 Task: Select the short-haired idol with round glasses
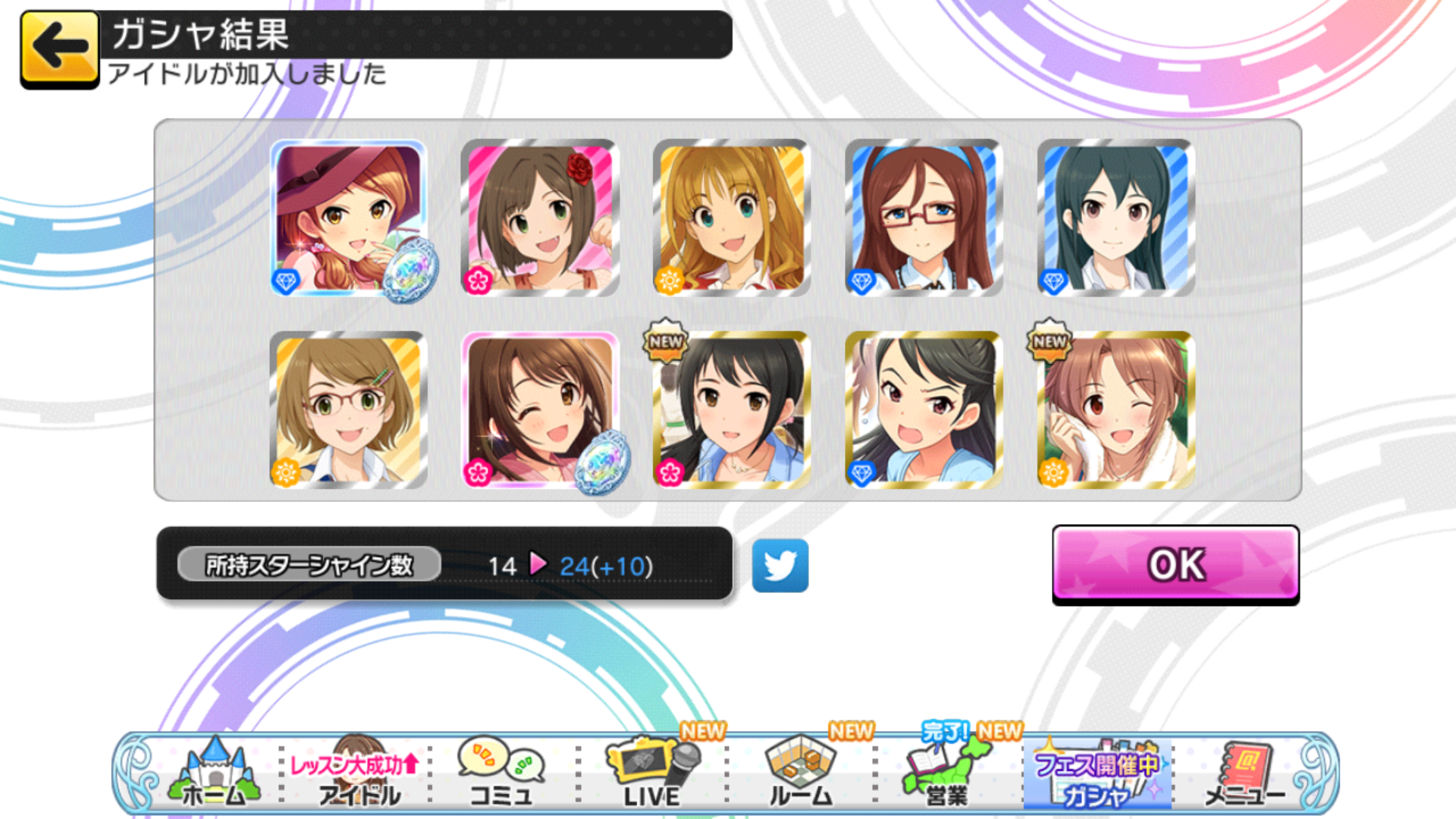(x=348, y=409)
